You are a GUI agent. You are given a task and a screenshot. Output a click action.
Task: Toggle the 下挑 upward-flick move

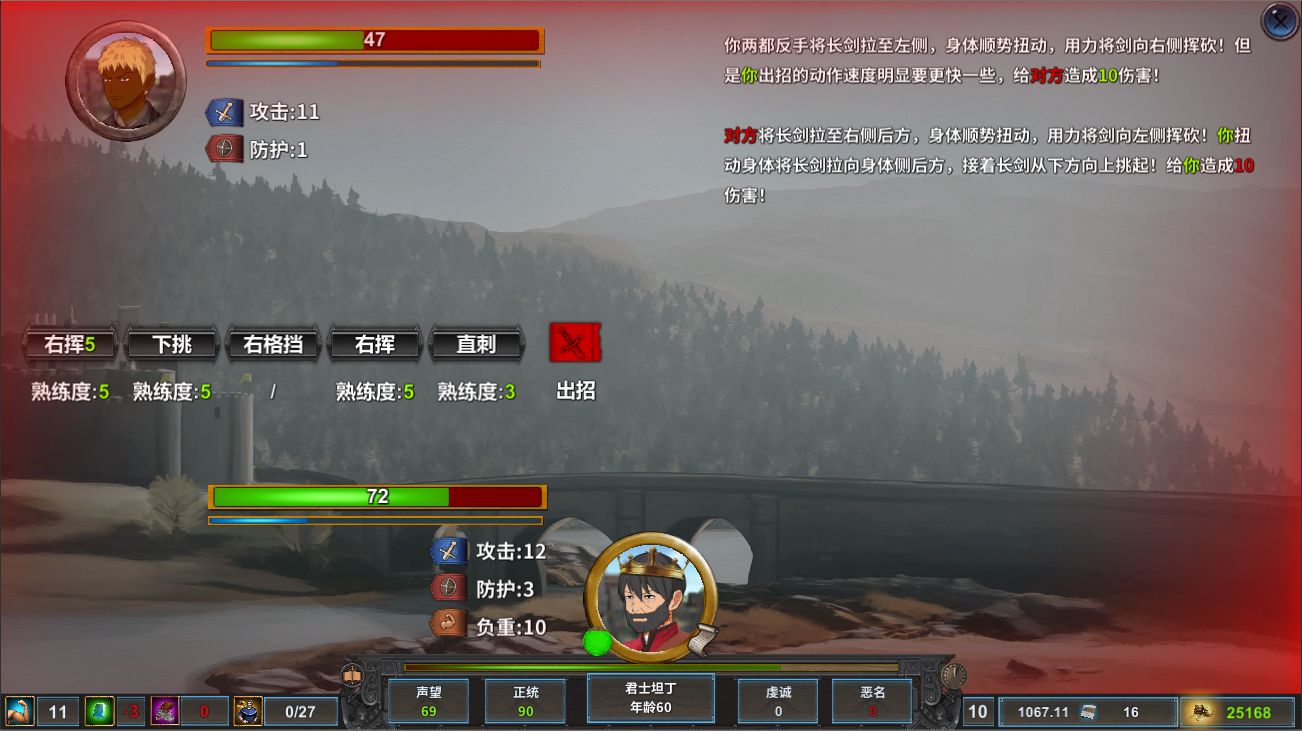(172, 343)
